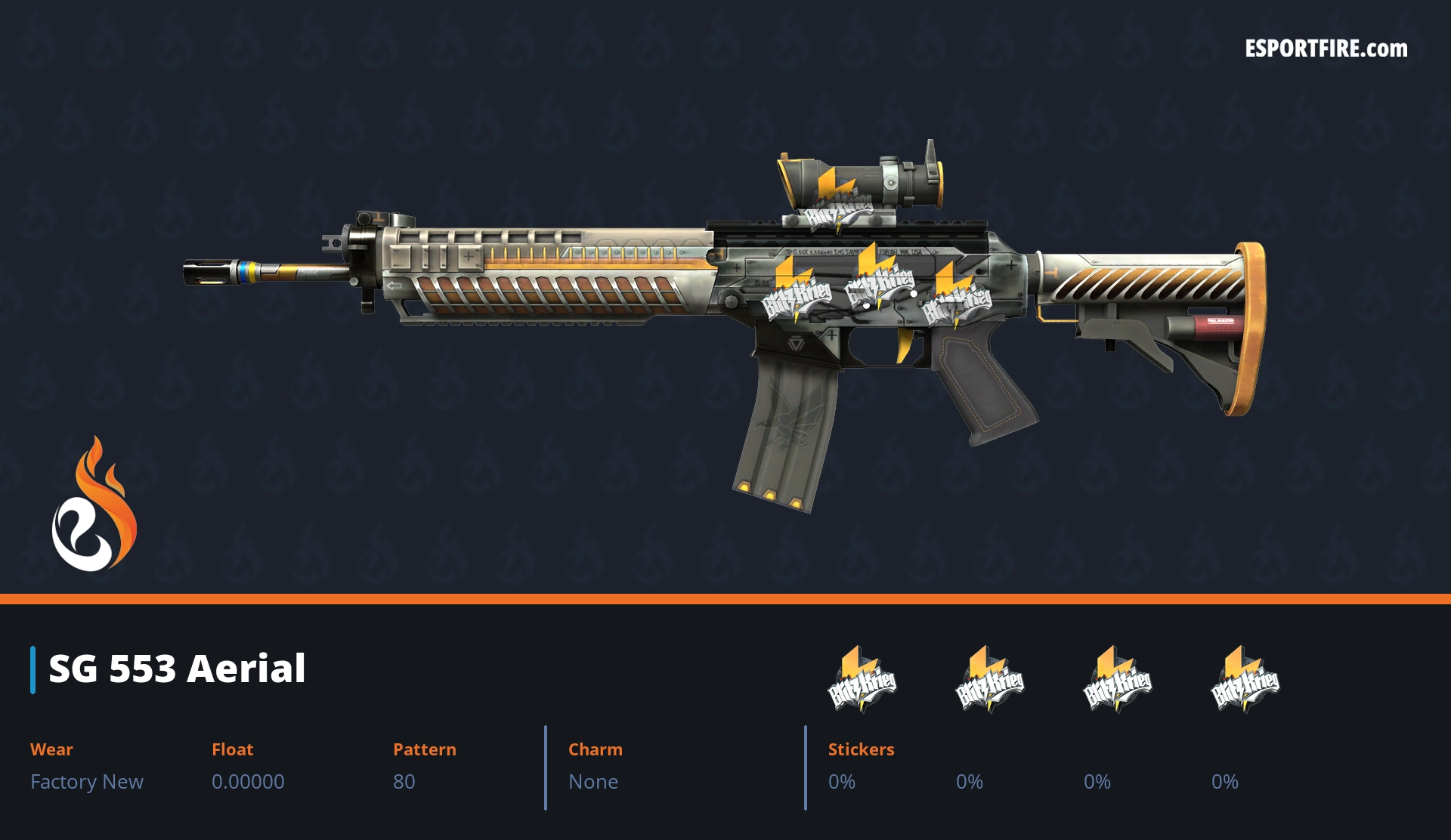The image size is (1451, 840).
Task: Click the ESPORTFIRE.com site logo text
Action: point(1326,49)
